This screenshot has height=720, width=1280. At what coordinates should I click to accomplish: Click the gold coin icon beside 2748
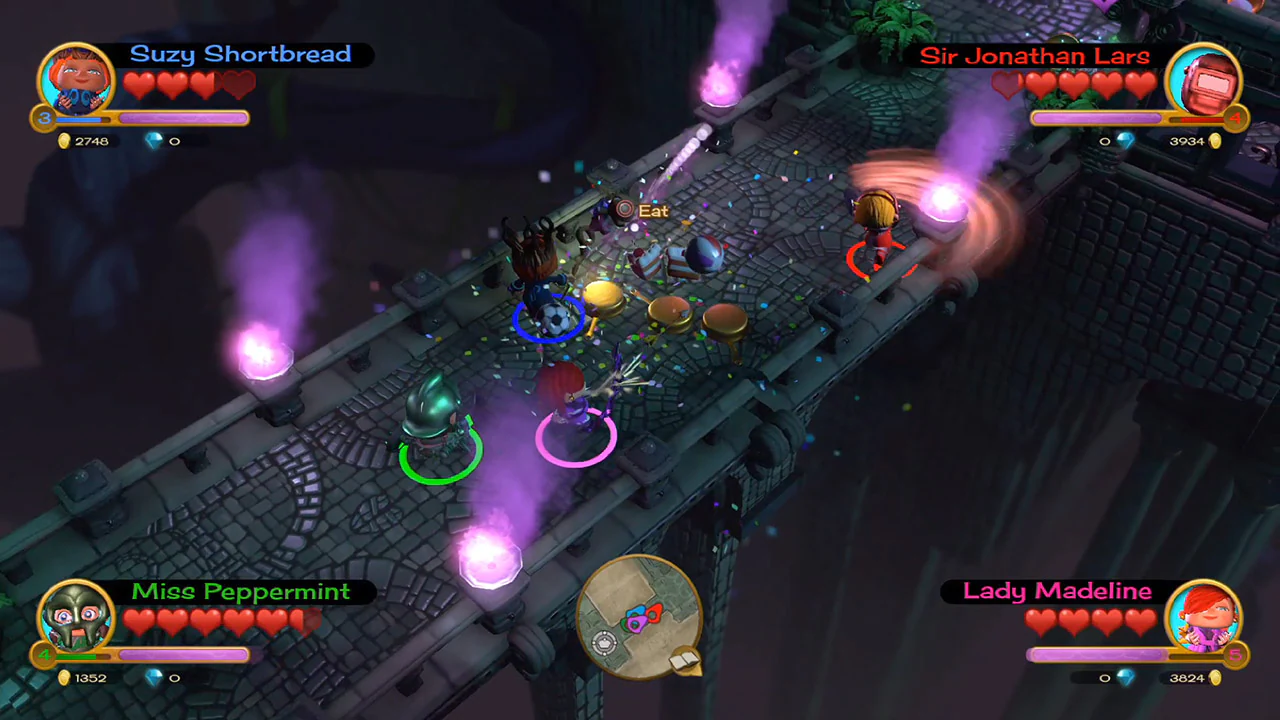coord(64,141)
